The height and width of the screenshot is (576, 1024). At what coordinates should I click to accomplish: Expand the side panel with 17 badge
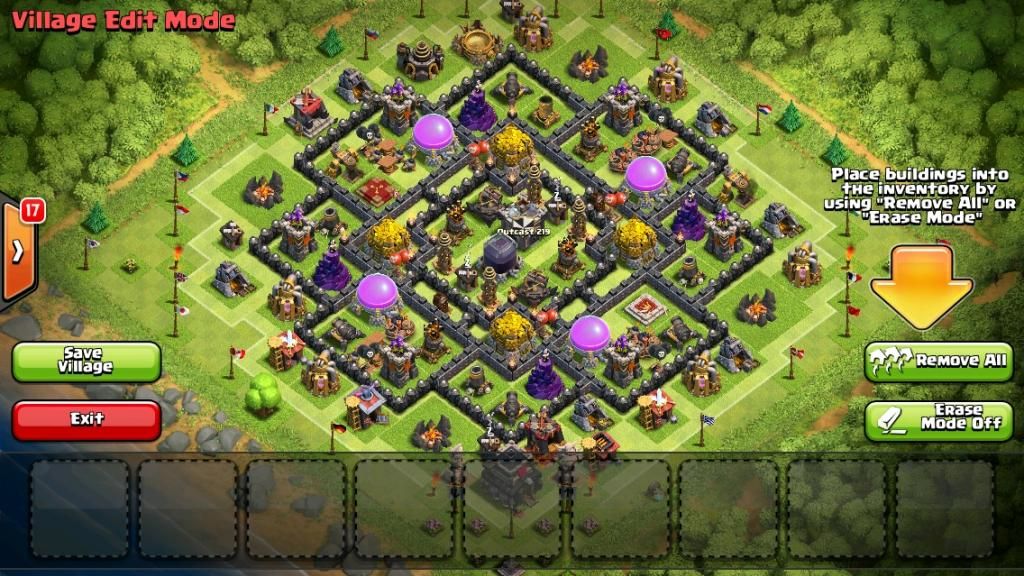17,252
